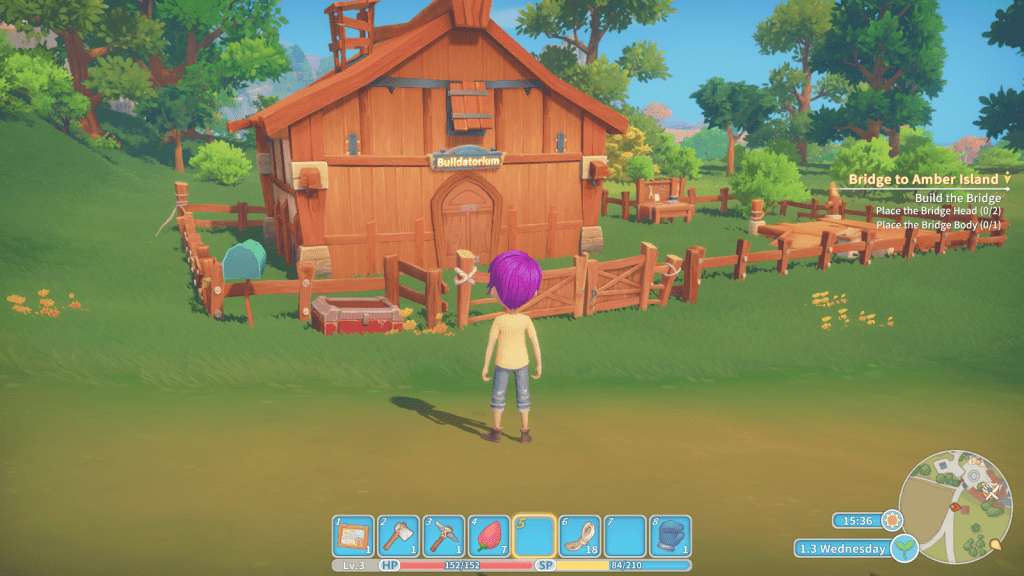
Task: Select the red strawberry fruit slot
Action: 488,536
